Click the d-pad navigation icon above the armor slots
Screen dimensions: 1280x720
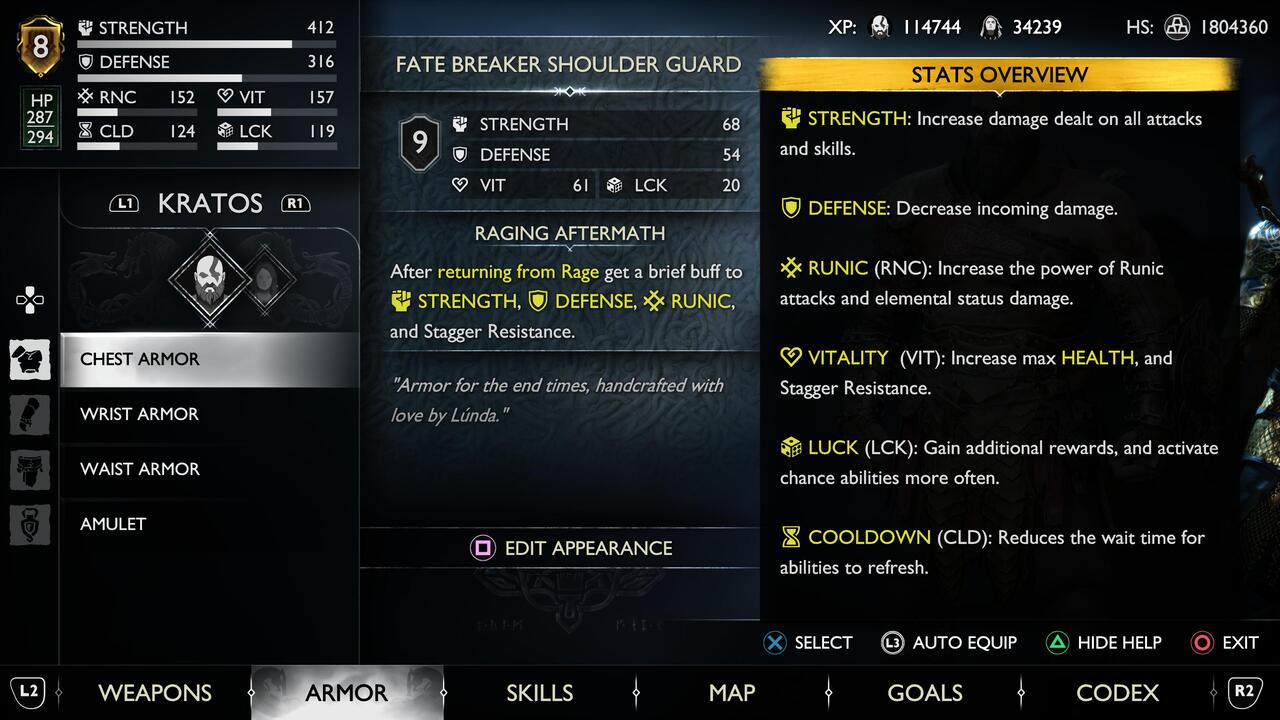pos(30,298)
